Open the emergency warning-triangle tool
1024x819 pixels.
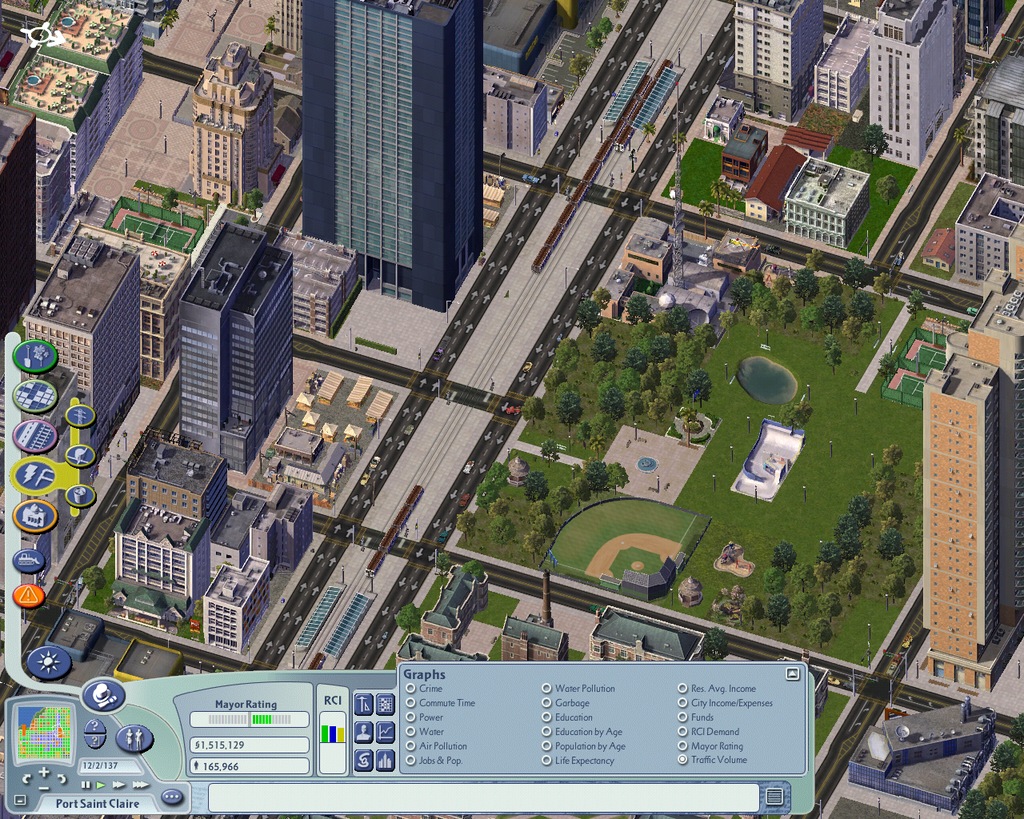pos(29,596)
